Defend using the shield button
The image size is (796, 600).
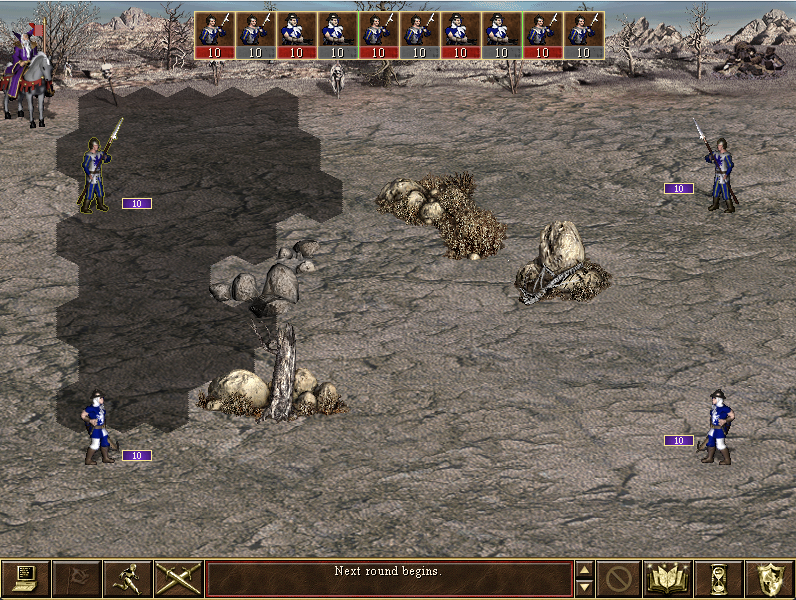click(x=769, y=579)
